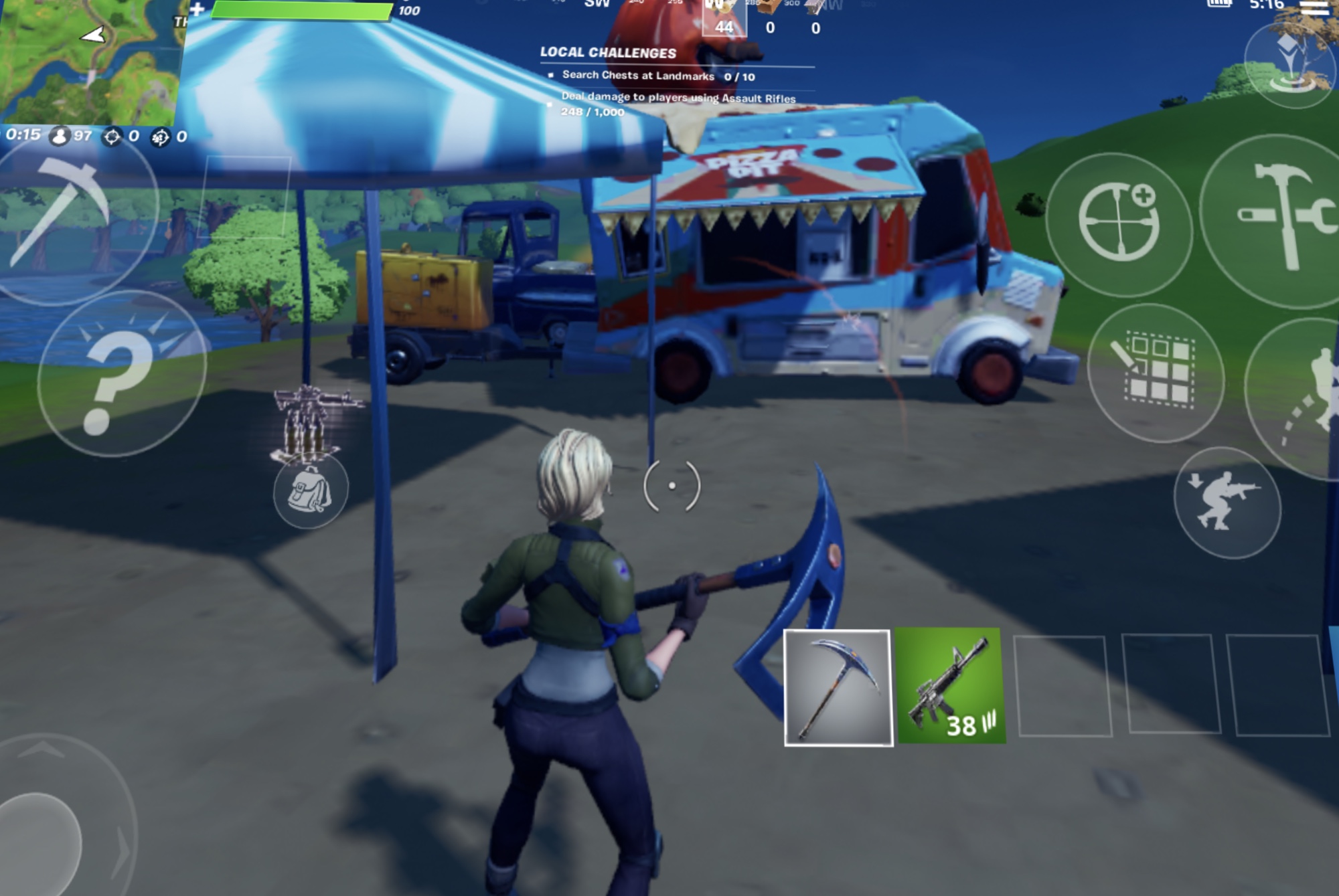Image resolution: width=1339 pixels, height=896 pixels.
Task: Select the pickaxe hotbar slot
Action: click(838, 687)
